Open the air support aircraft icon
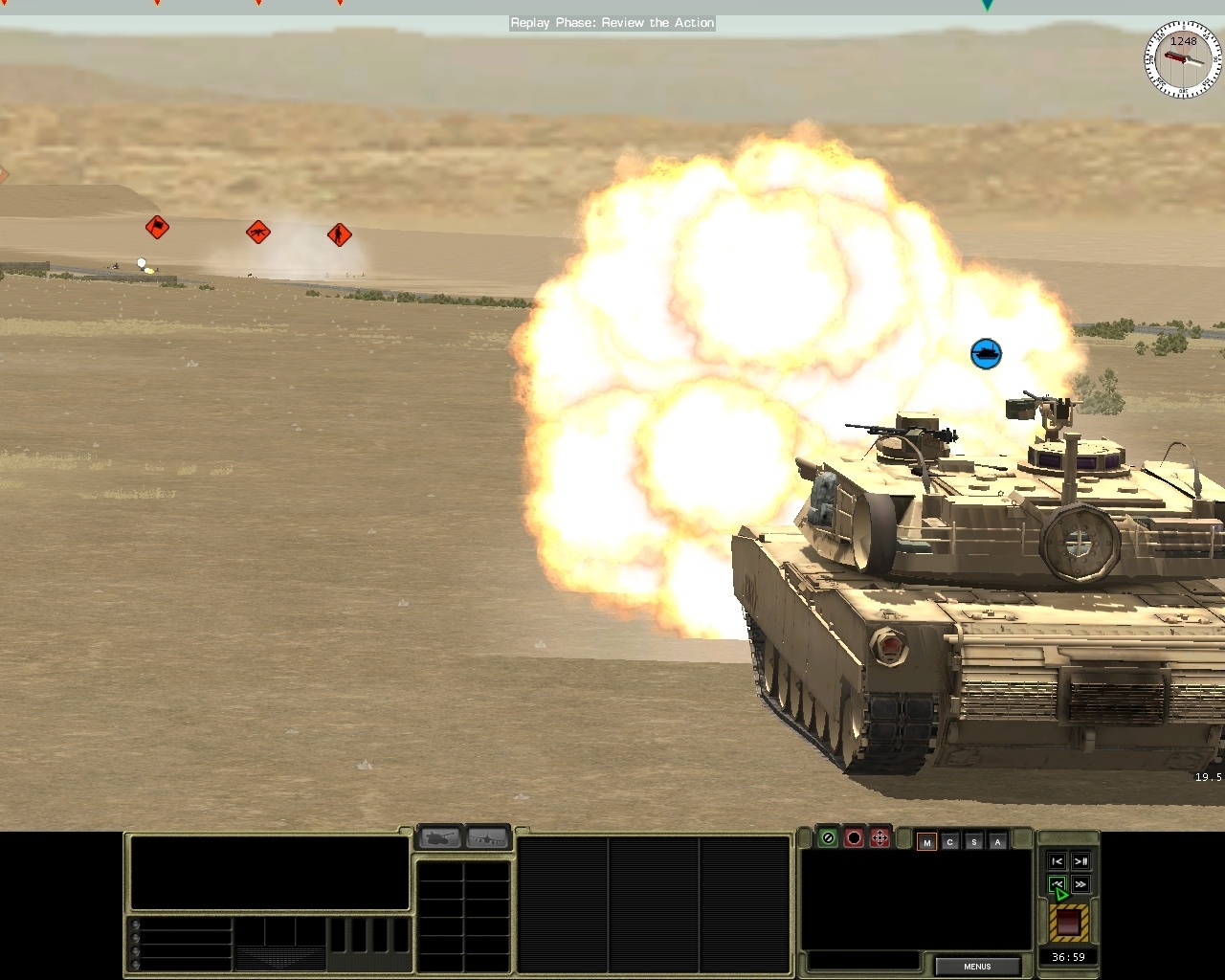Image resolution: width=1225 pixels, height=980 pixels. click(488, 837)
